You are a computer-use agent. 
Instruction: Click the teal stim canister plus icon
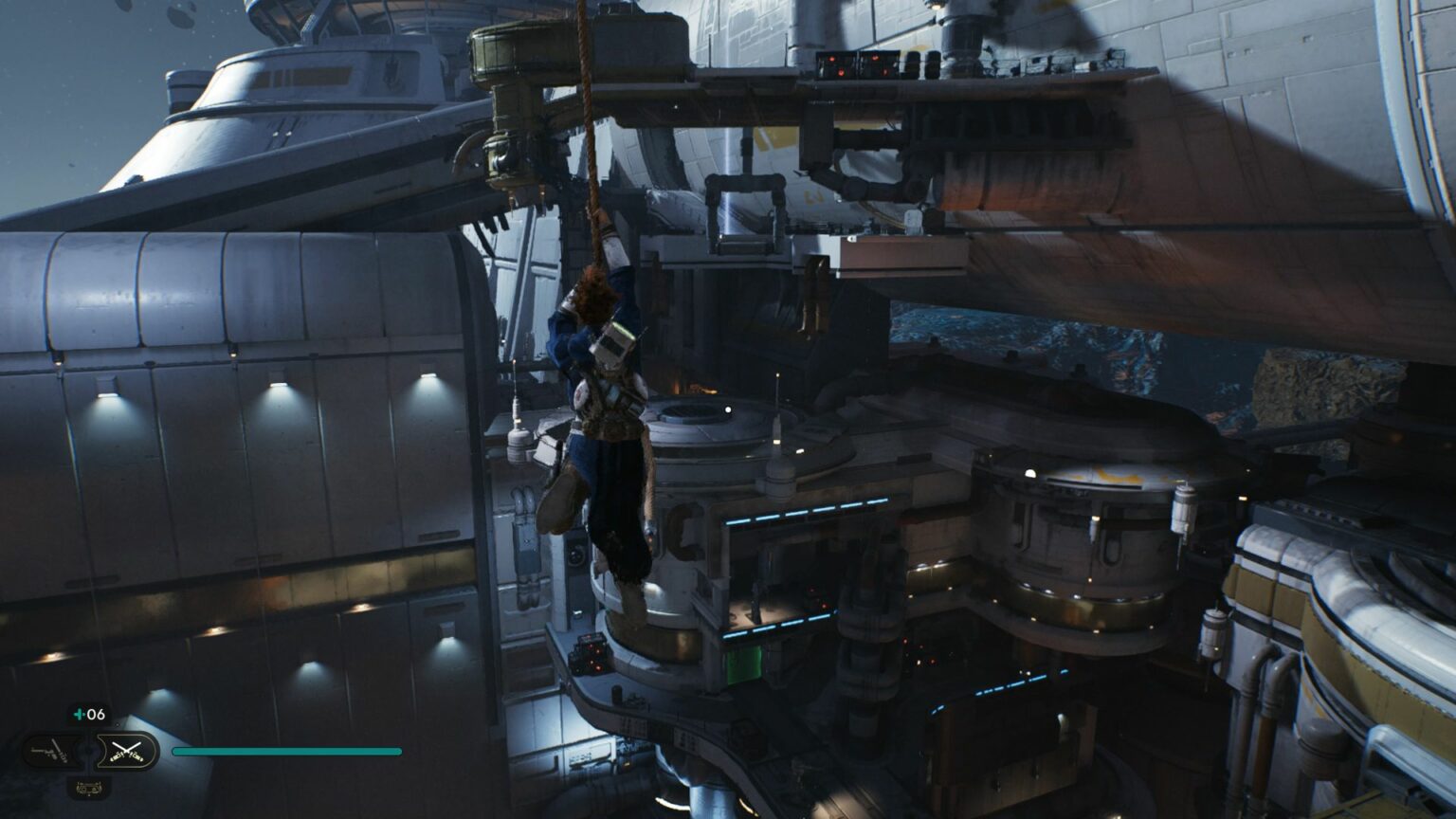click(x=80, y=714)
